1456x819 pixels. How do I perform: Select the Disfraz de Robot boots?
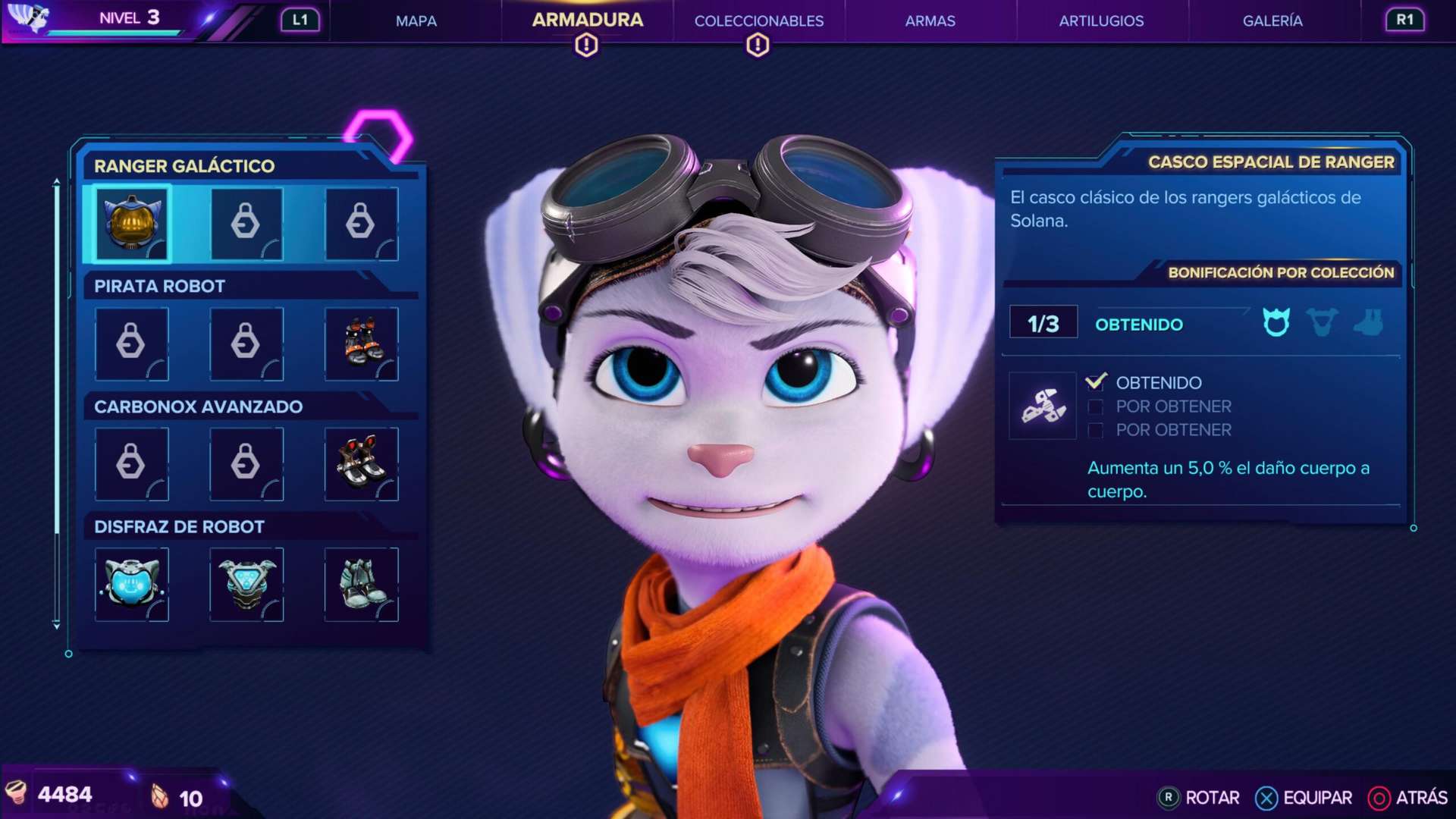pyautogui.click(x=362, y=584)
